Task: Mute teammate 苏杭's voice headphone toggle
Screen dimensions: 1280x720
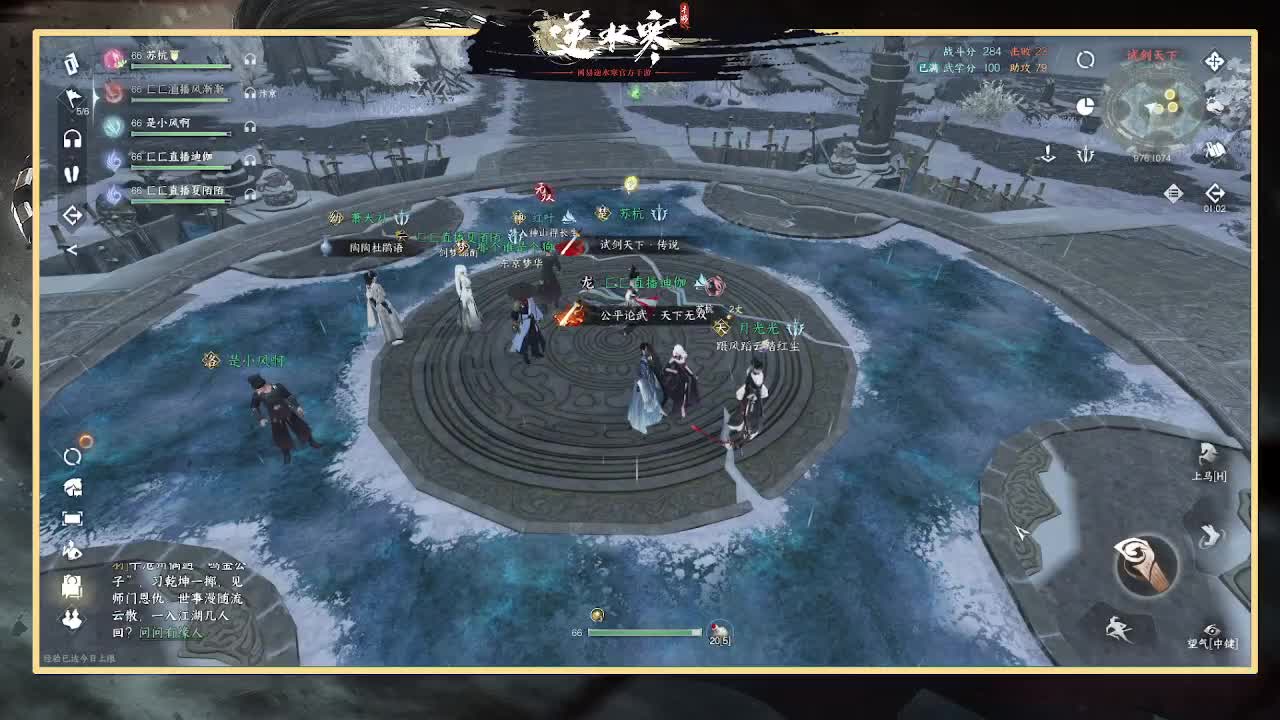Action: pyautogui.click(x=248, y=58)
